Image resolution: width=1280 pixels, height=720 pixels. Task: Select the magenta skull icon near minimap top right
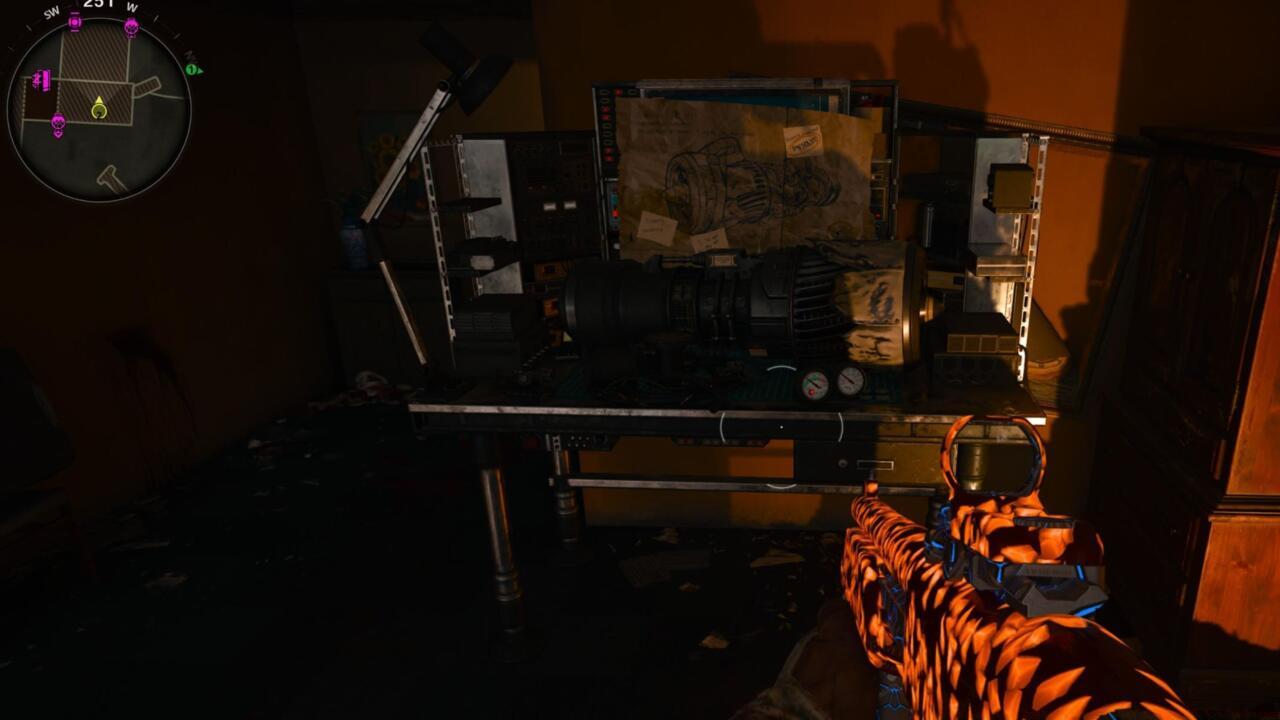pos(131,27)
